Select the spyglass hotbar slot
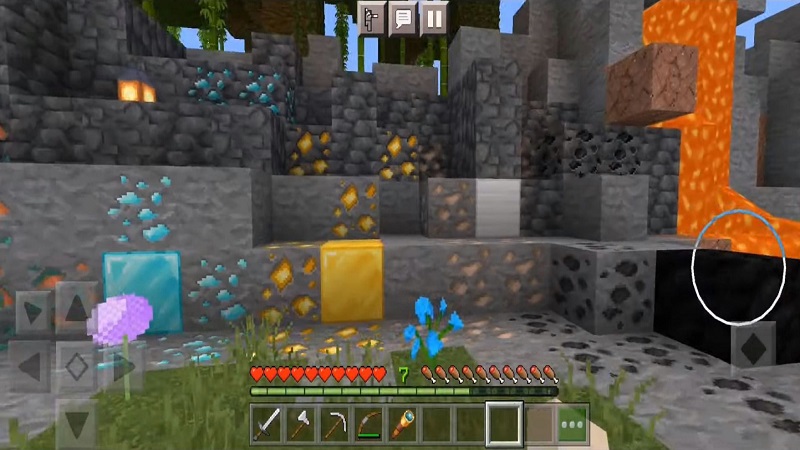The image size is (800, 450). pos(402,424)
